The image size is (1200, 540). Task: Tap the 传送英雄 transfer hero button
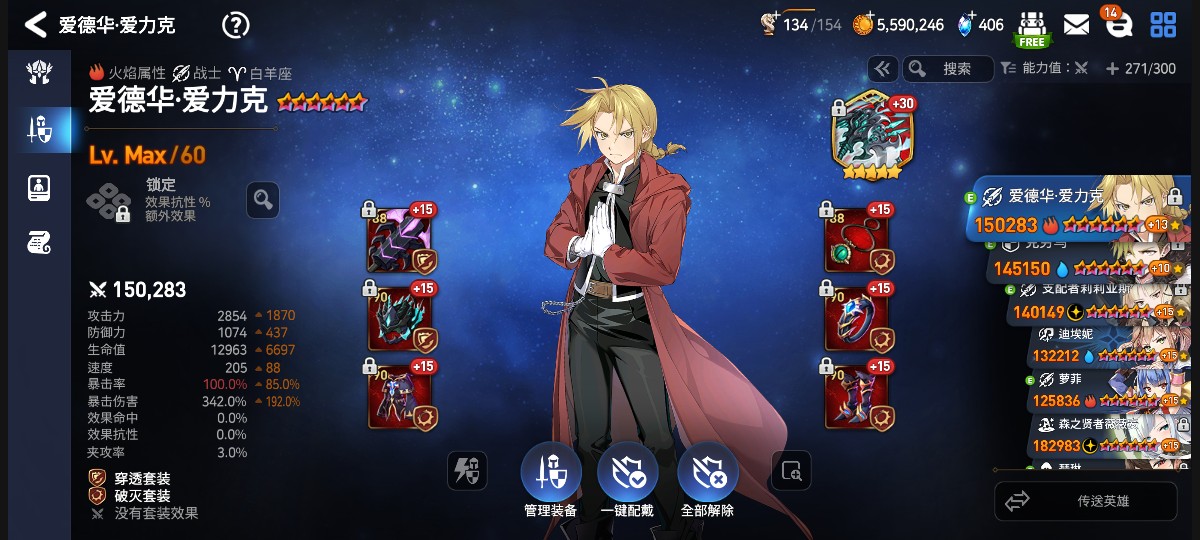tap(1085, 501)
